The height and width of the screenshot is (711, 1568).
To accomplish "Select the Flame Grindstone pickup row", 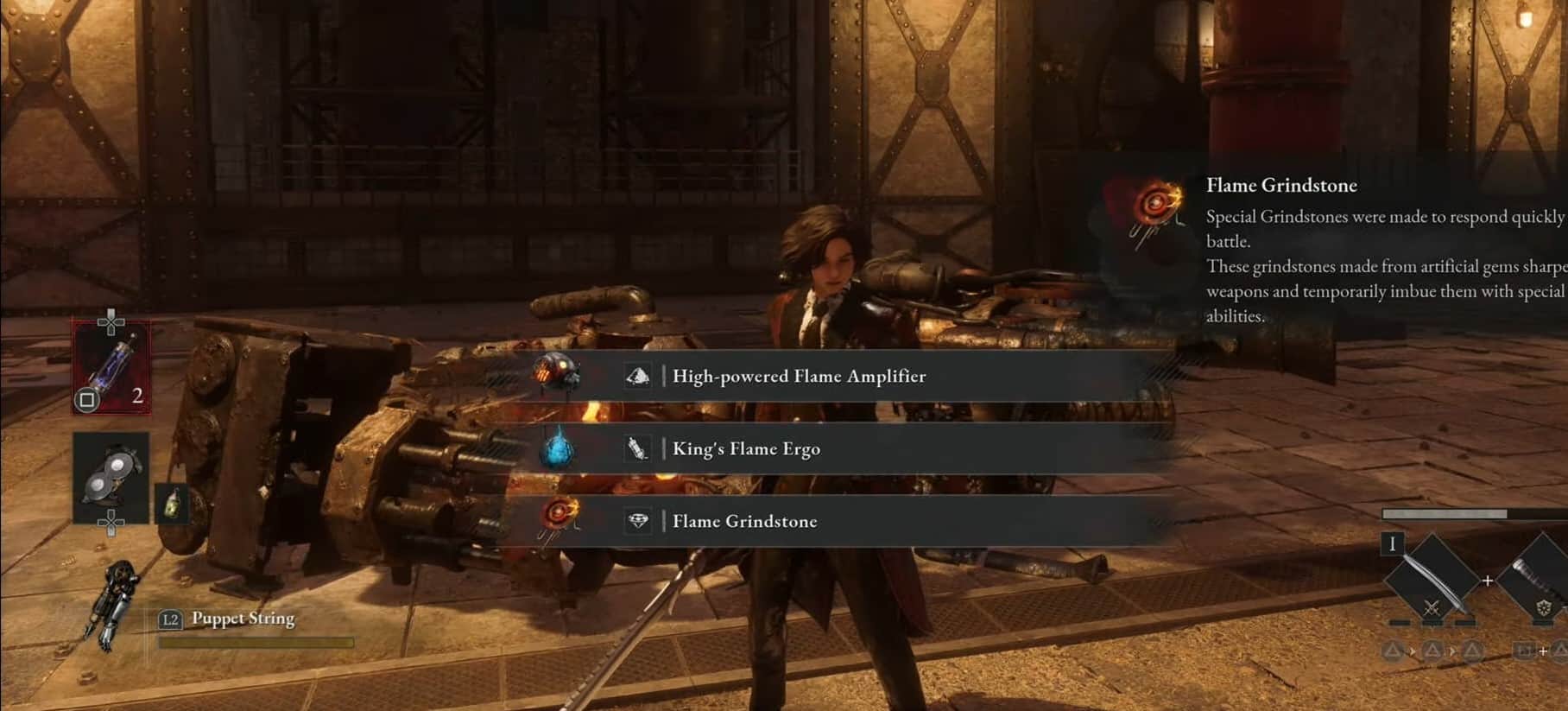I will (744, 521).
